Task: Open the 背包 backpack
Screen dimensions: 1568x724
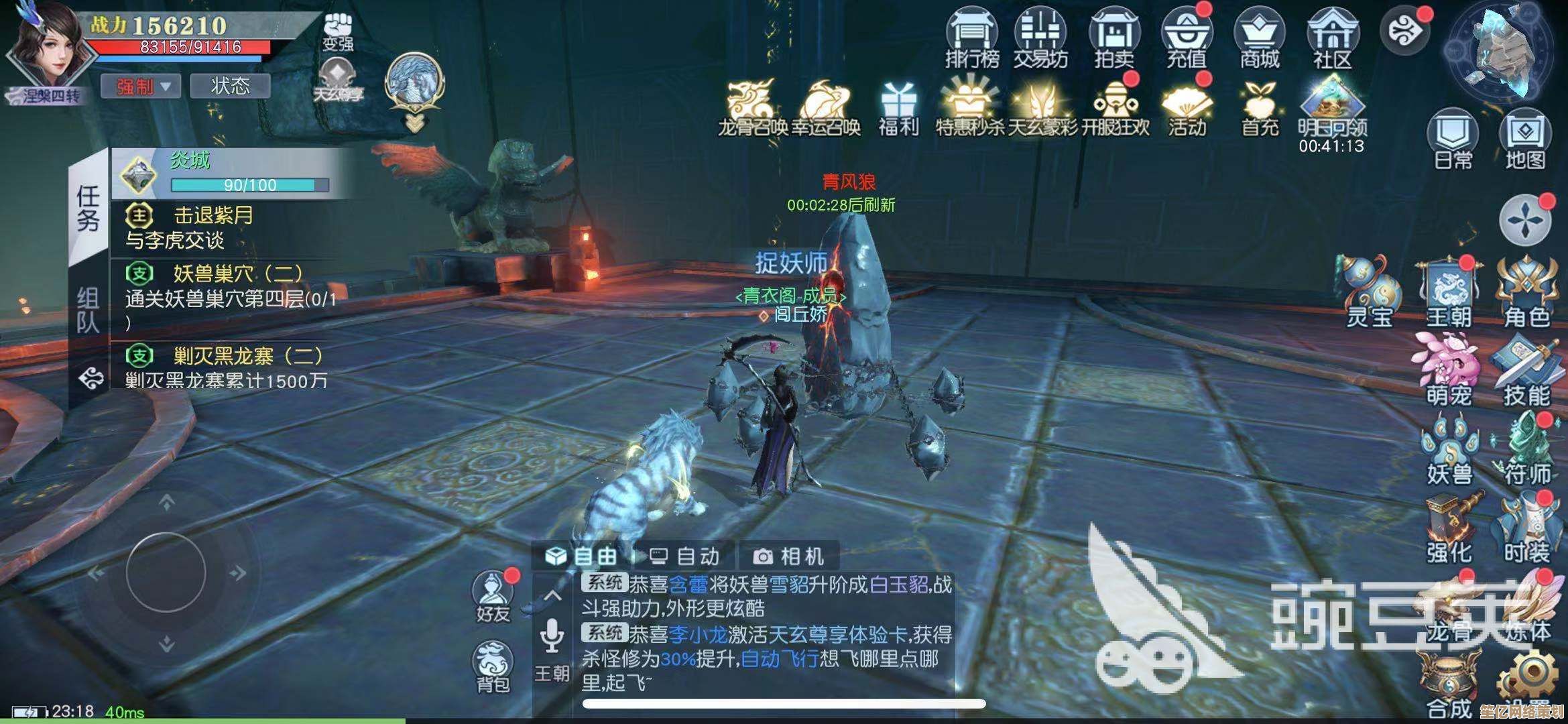Action: pyautogui.click(x=493, y=666)
